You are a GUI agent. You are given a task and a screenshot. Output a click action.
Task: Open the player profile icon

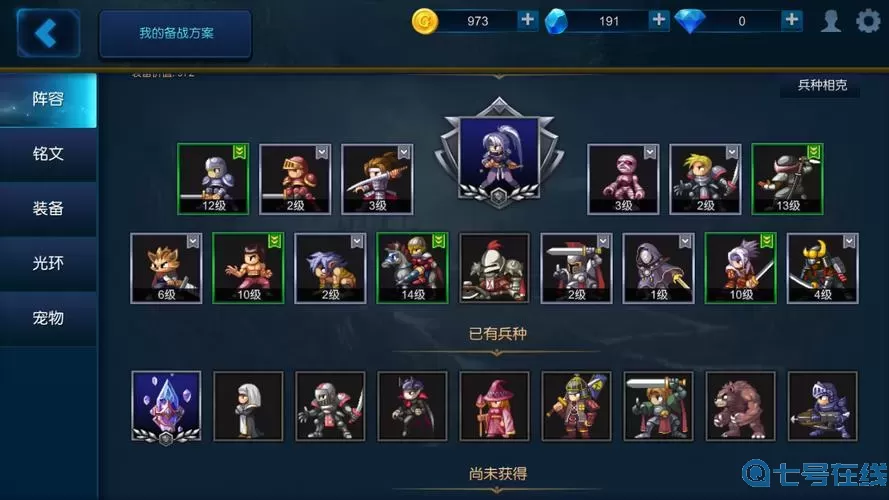831,20
